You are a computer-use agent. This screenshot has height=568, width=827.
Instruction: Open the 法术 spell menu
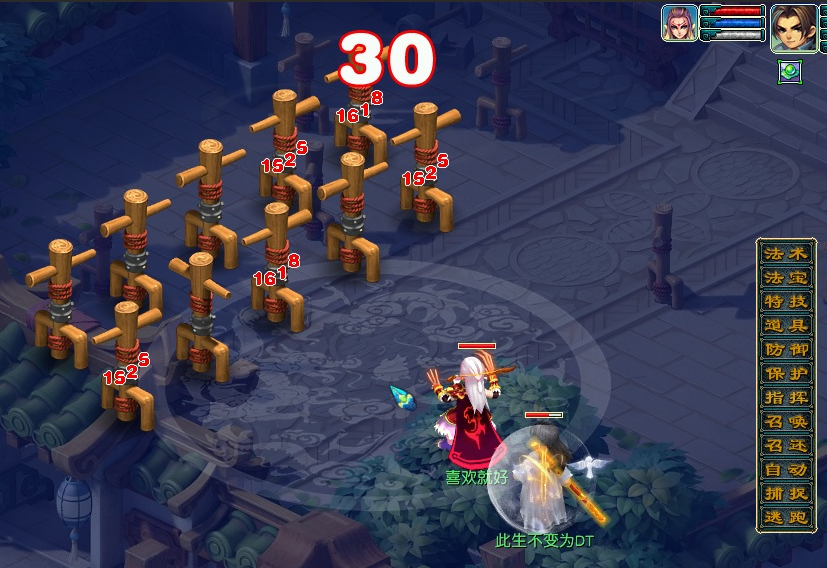pyautogui.click(x=785, y=253)
